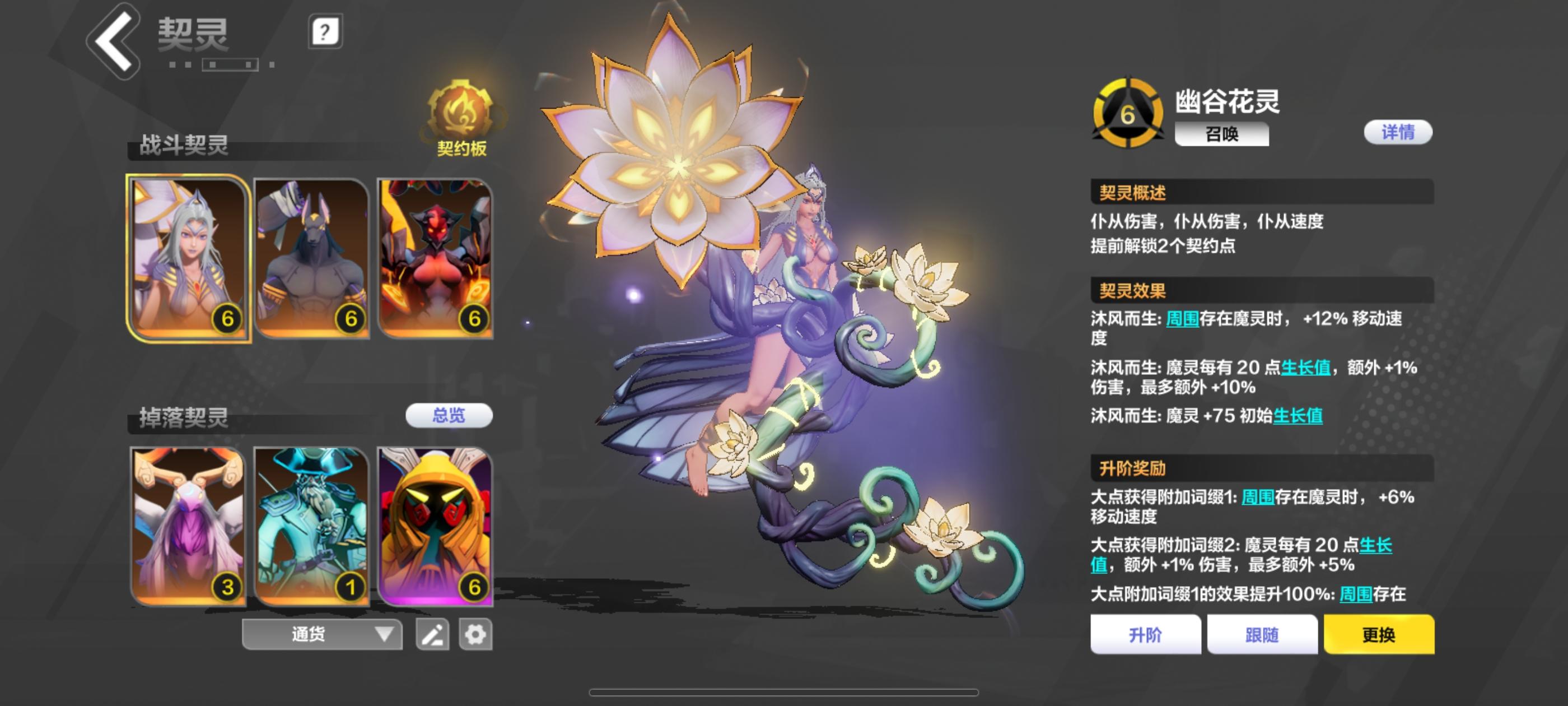Image resolution: width=1568 pixels, height=706 pixels.
Task: Click the rank 6 badge next to 幽谷花灵
Action: tap(1128, 113)
